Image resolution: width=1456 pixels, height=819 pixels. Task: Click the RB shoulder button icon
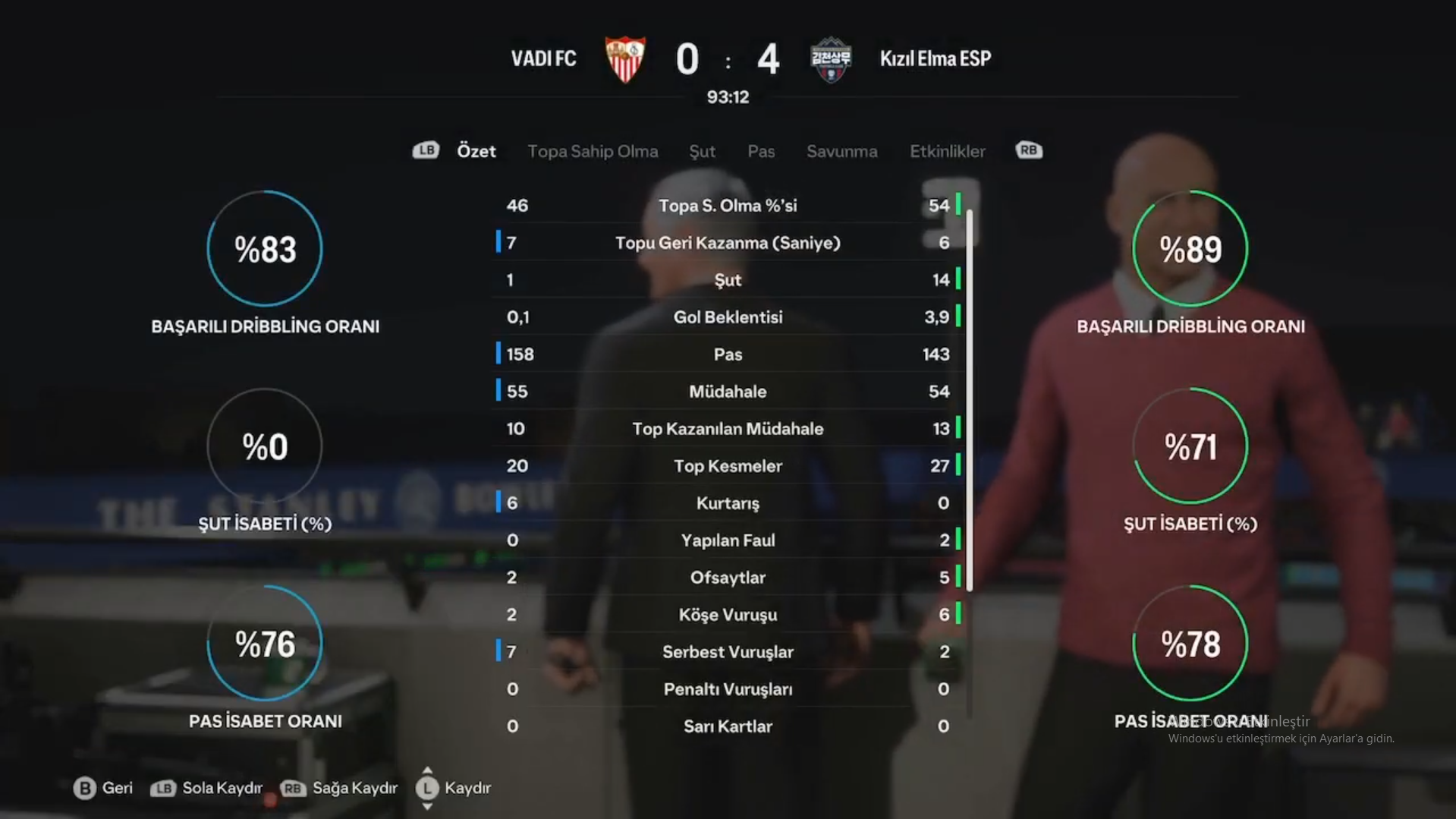pos(1028,150)
